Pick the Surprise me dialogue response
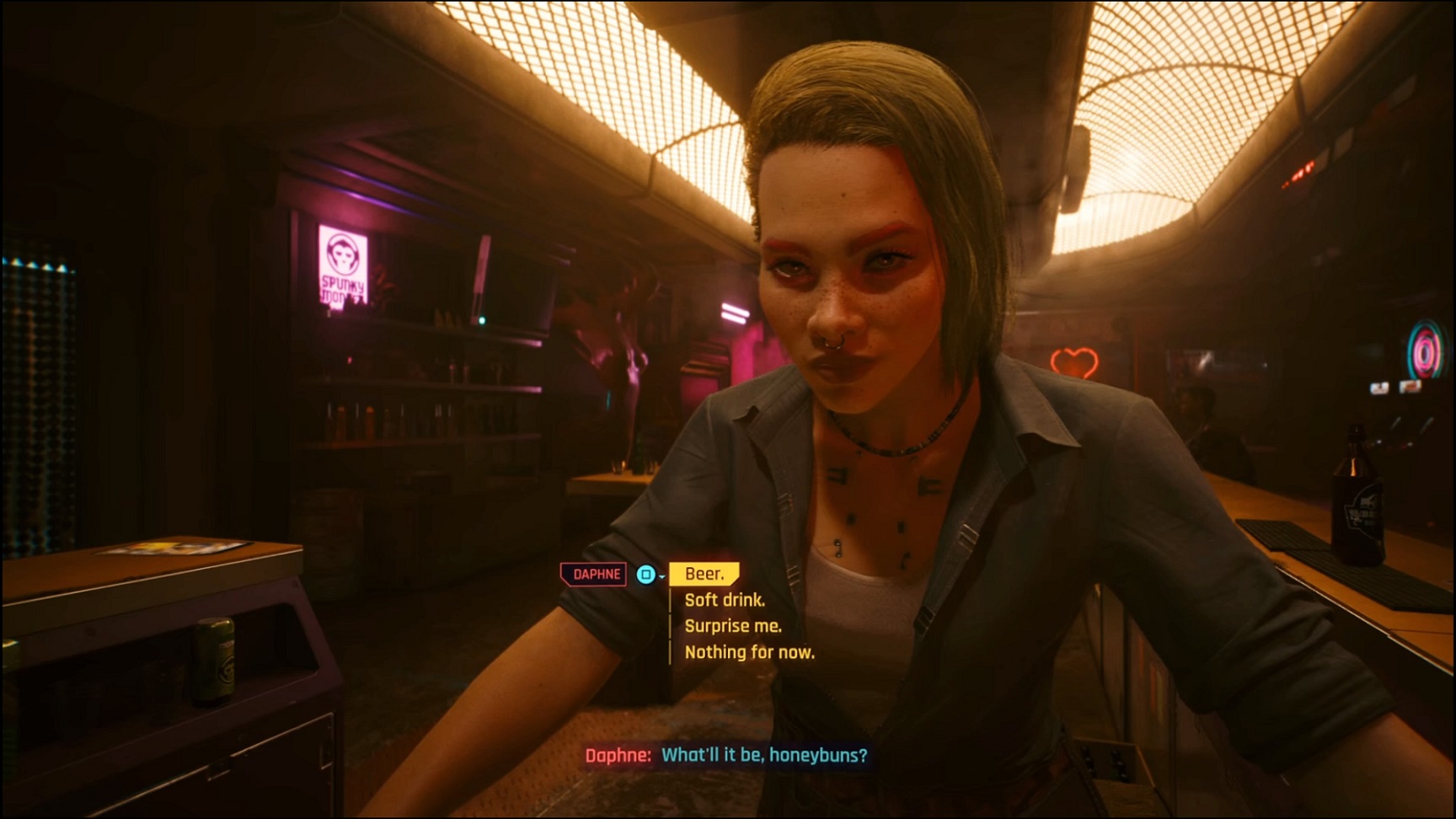 point(733,625)
